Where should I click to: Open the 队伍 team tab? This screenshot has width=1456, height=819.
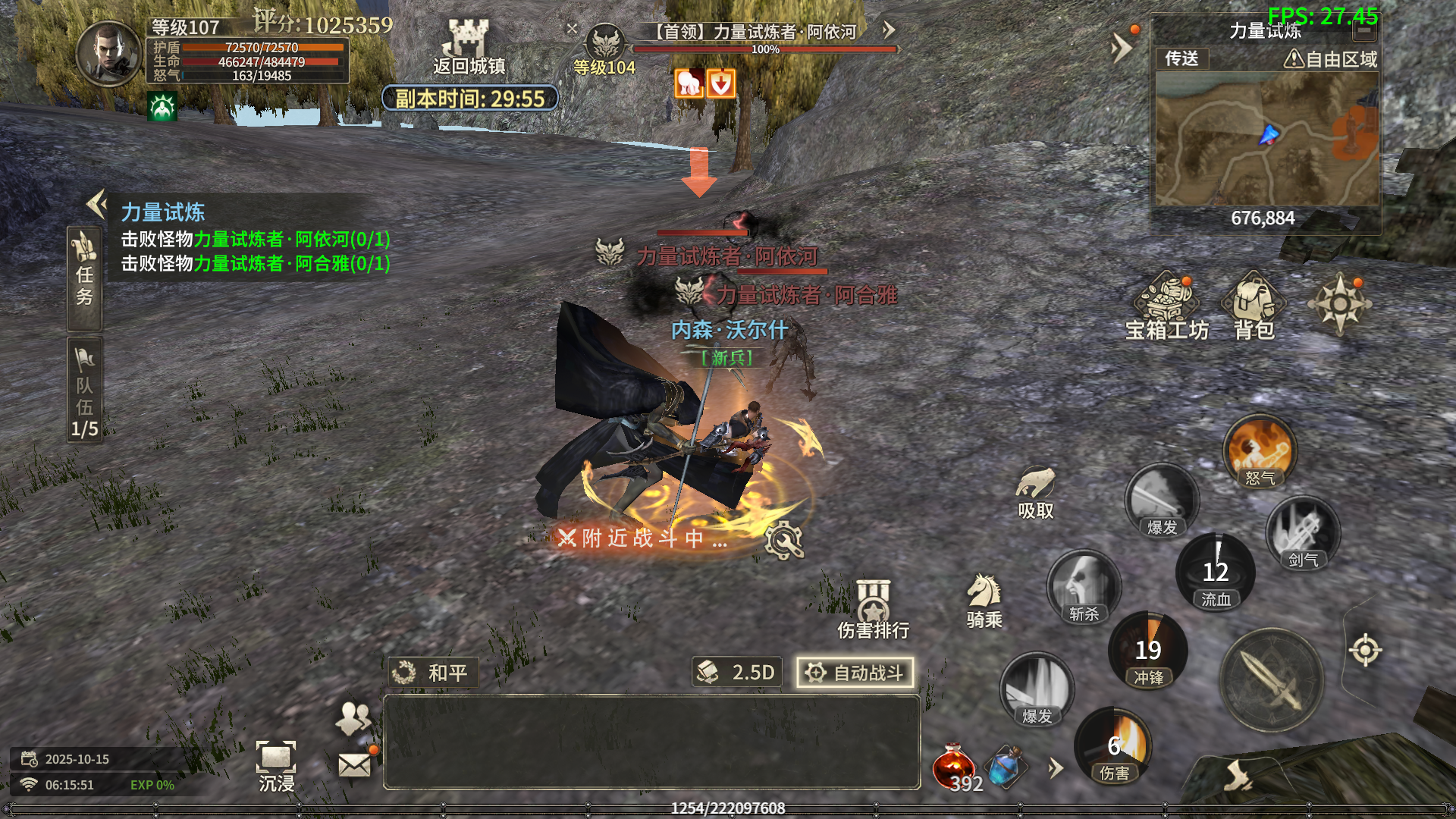click(84, 390)
